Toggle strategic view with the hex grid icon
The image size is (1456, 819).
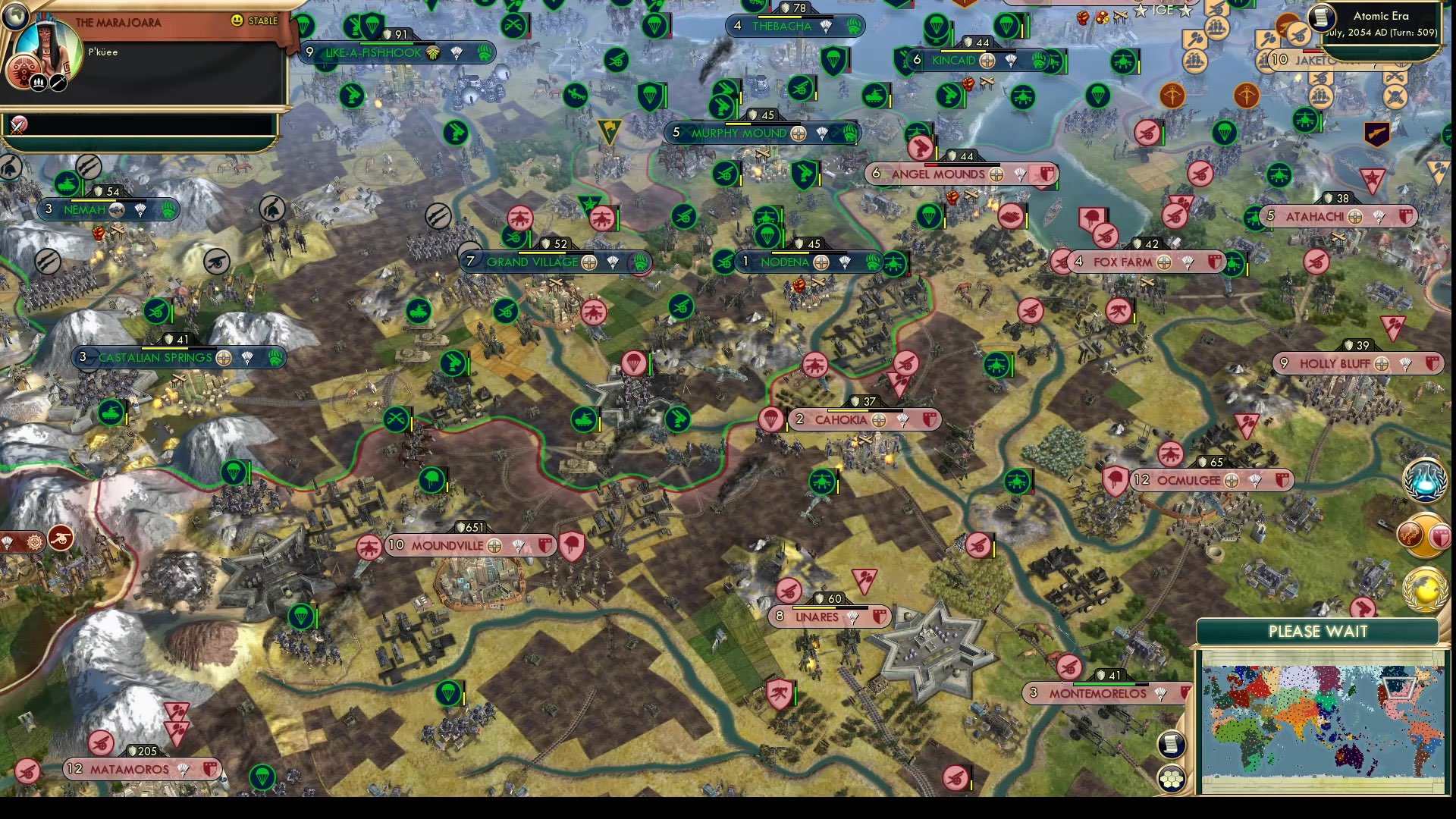click(x=1172, y=777)
